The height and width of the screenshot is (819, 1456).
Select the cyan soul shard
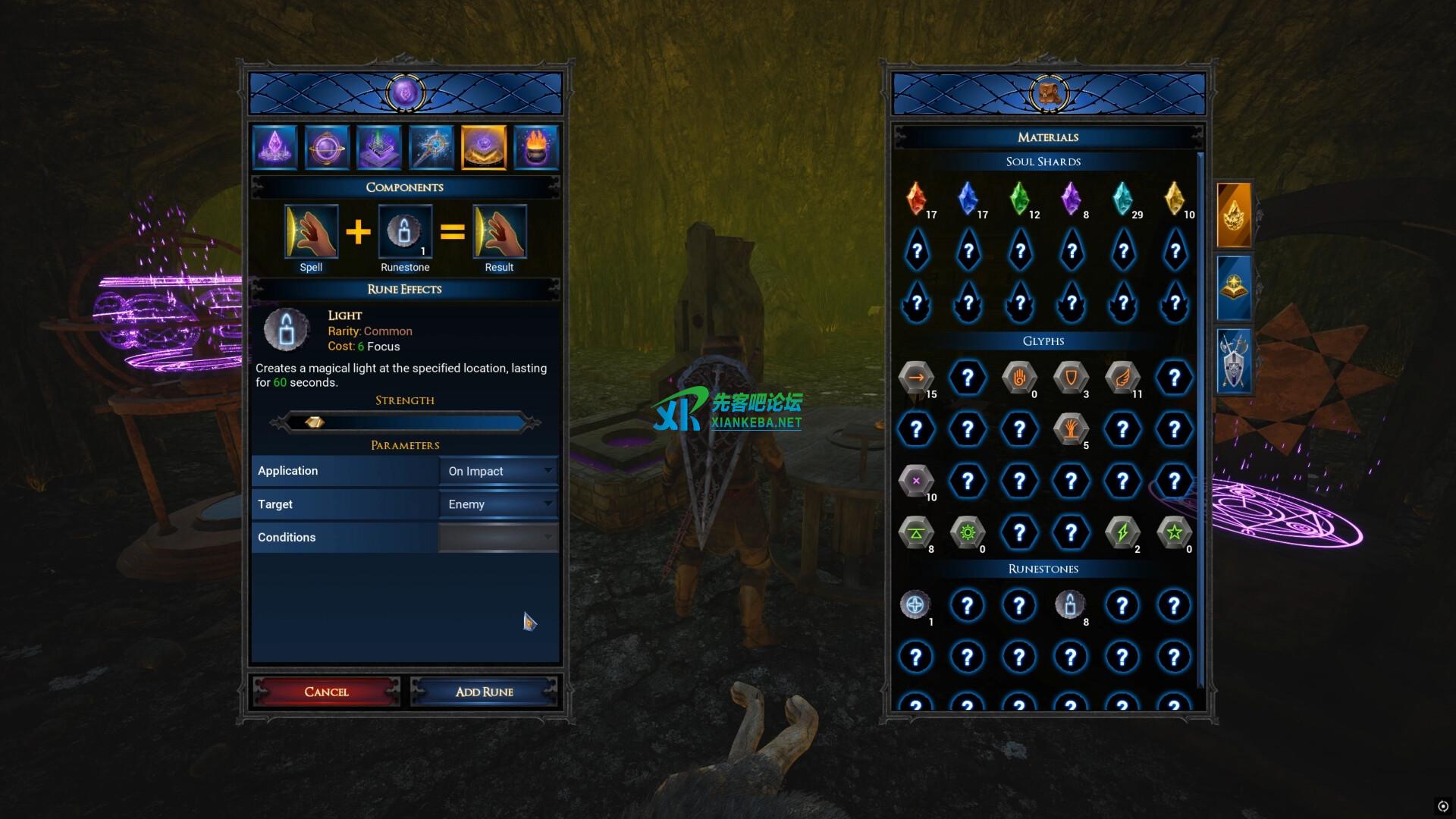coord(1122,199)
